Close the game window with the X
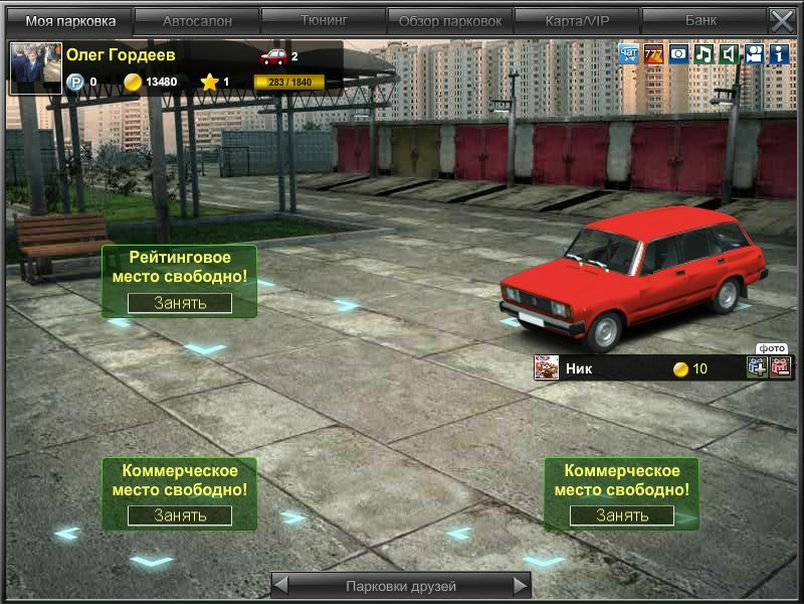Image resolution: width=804 pixels, height=604 pixels. pos(781,20)
